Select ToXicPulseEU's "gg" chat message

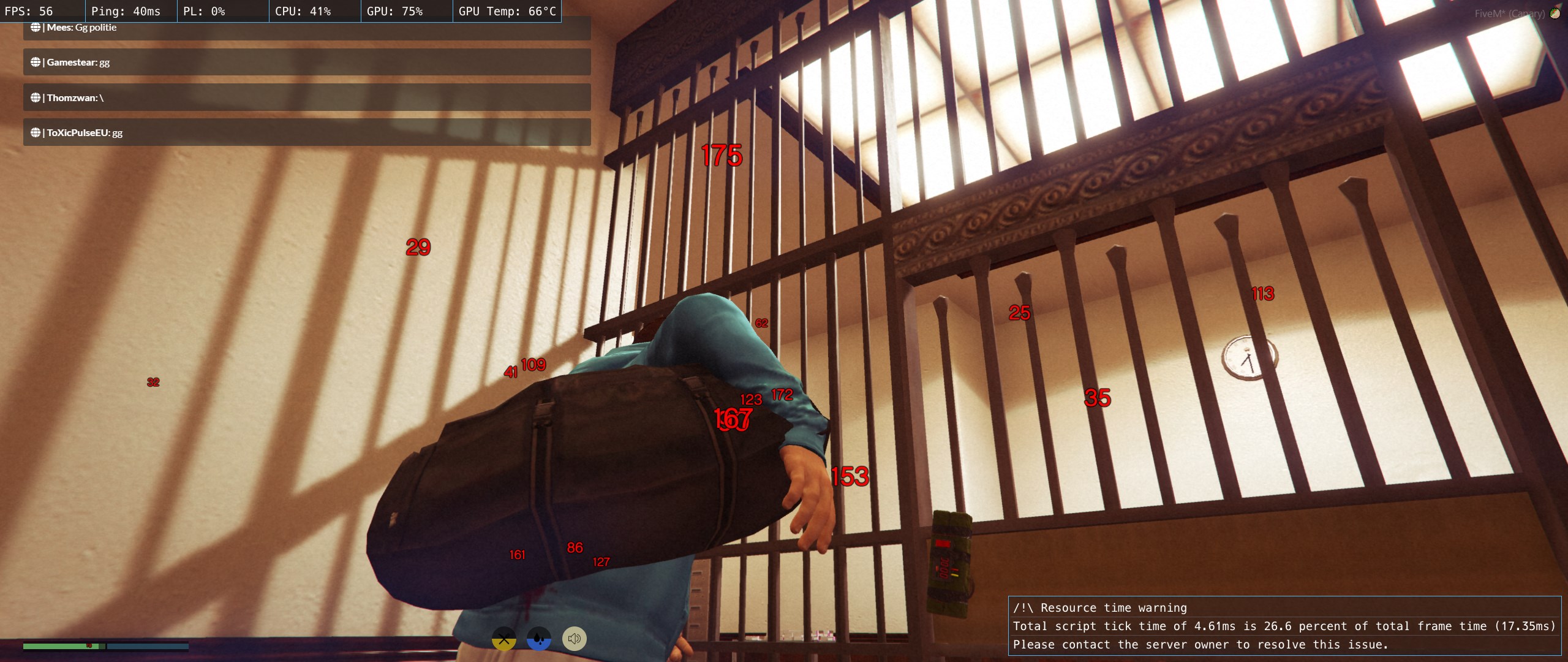(306, 132)
